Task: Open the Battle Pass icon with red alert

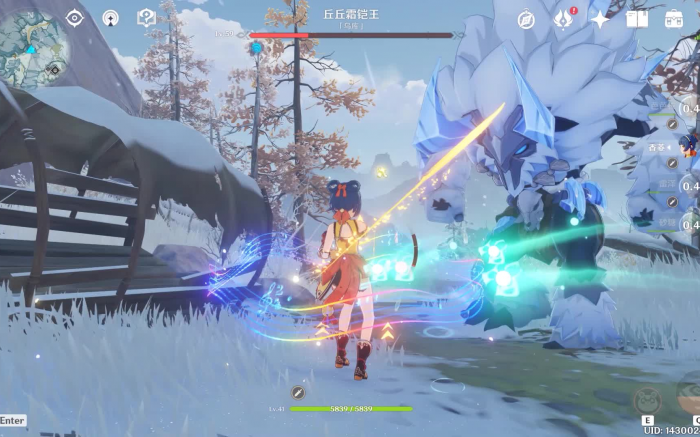Action: [x=564, y=19]
